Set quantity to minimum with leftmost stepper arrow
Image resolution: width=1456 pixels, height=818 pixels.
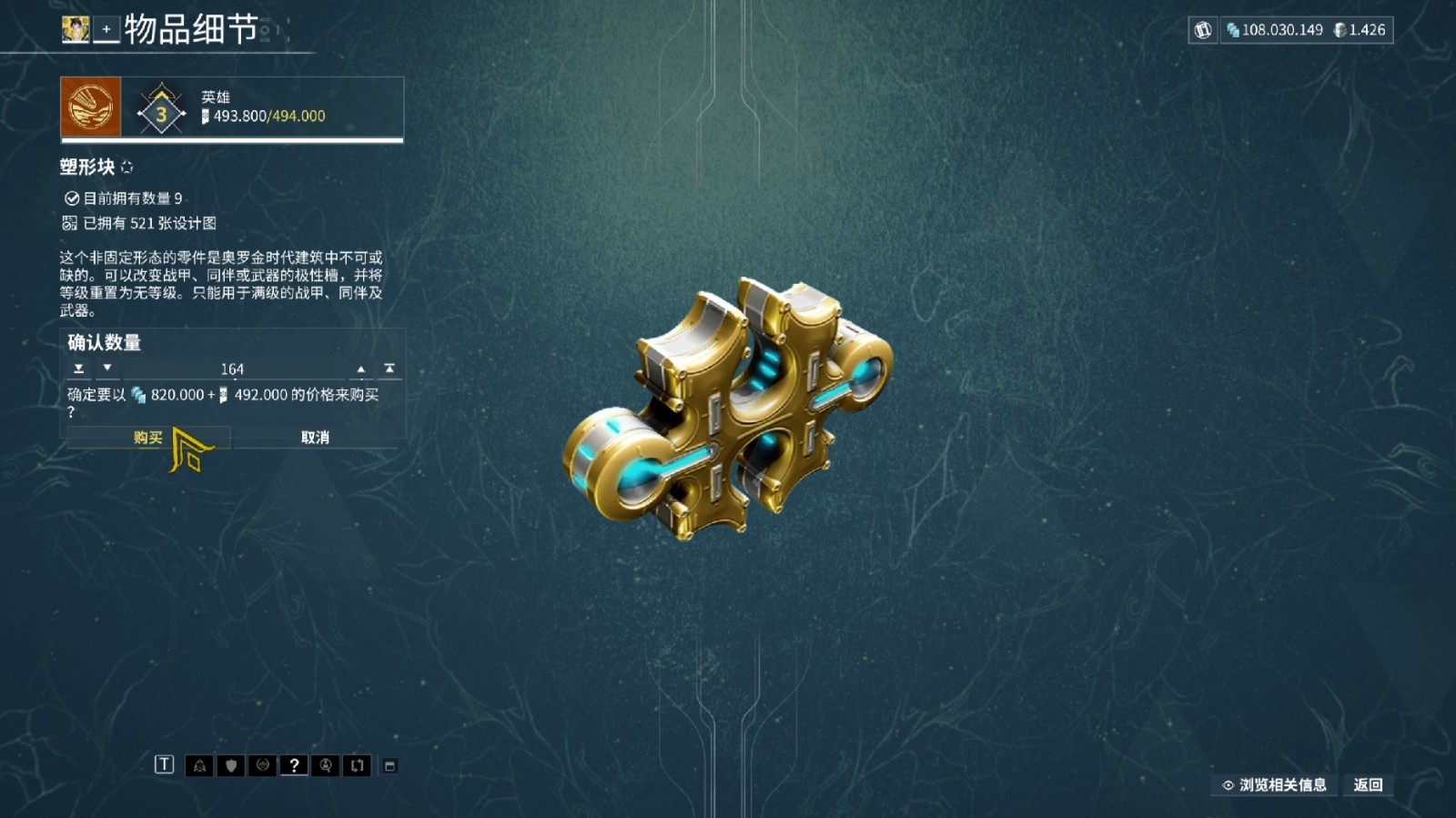[x=79, y=369]
